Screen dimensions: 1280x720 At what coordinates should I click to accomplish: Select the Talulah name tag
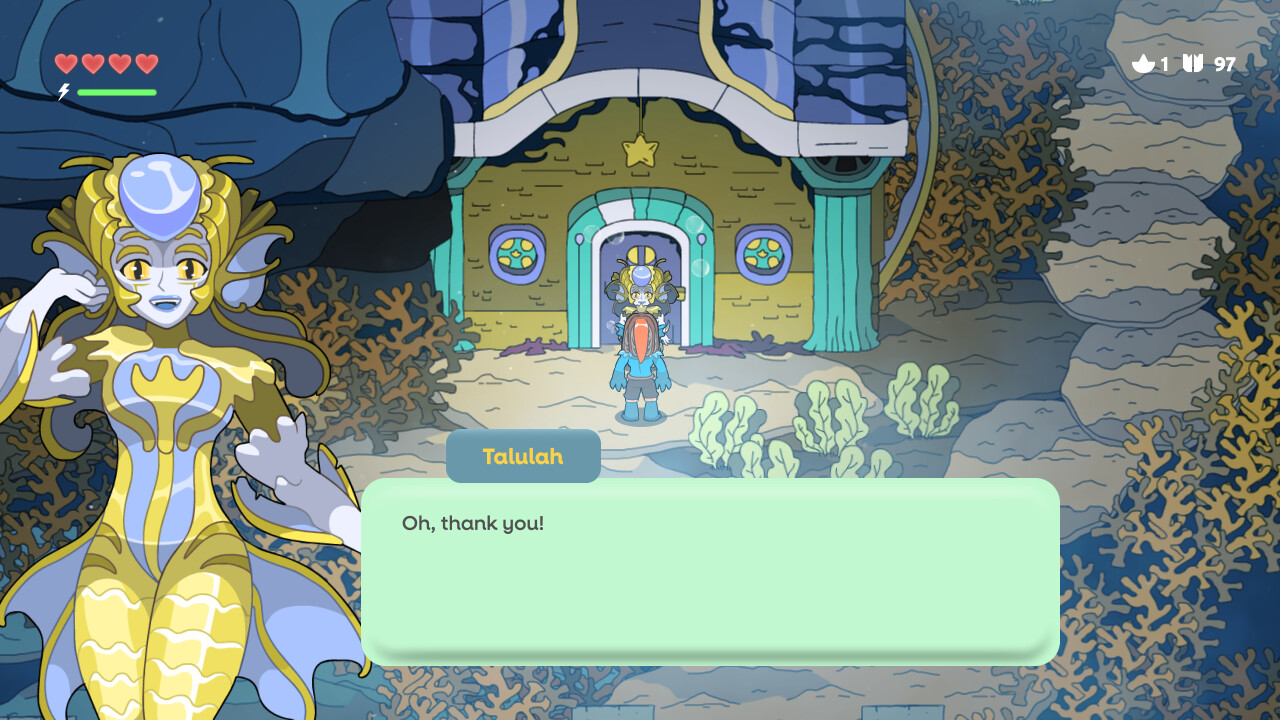tap(522, 456)
